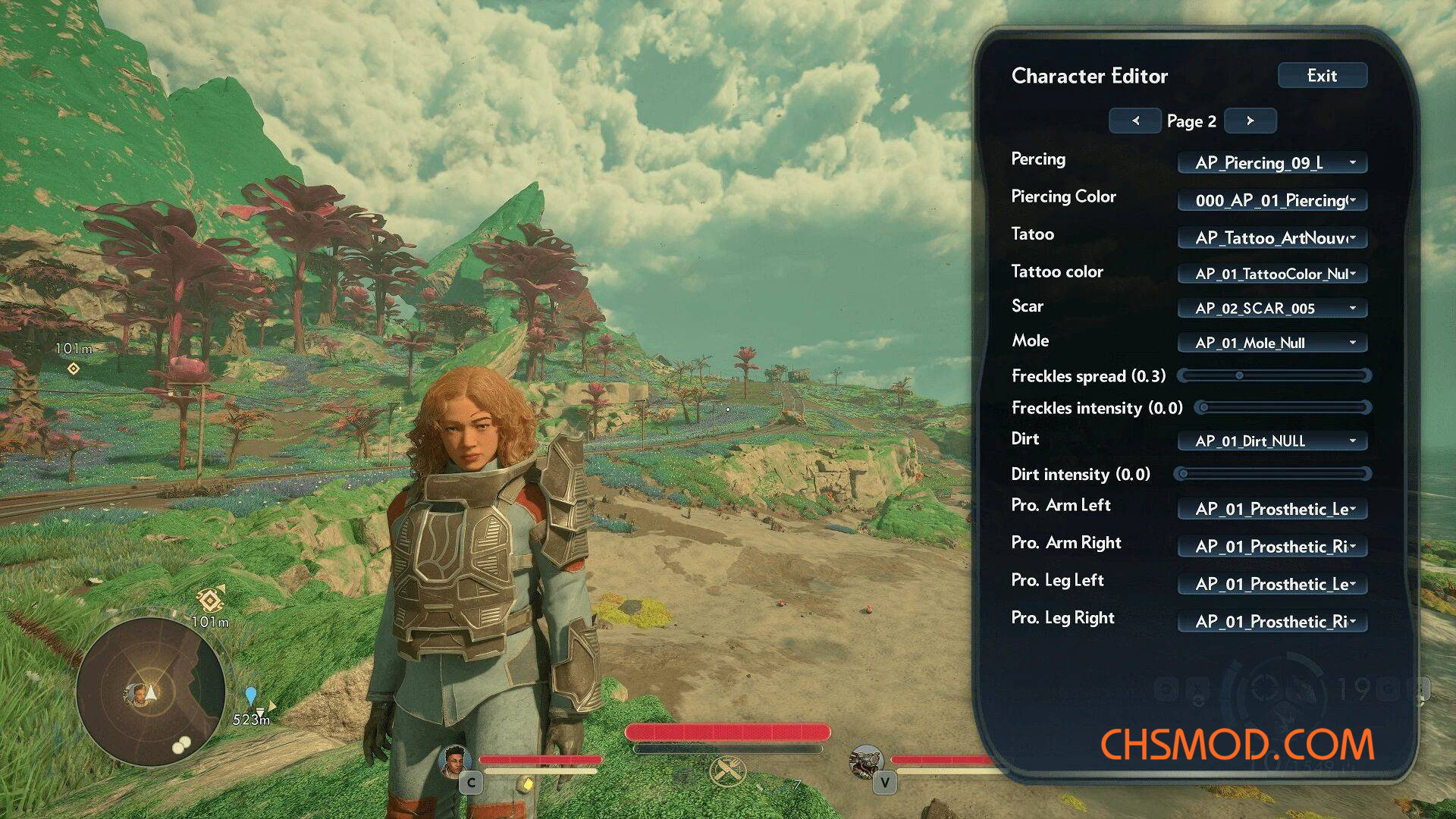Open the Pro. Leg Right dropdown
Viewport: 1456px width, 819px height.
click(1272, 622)
